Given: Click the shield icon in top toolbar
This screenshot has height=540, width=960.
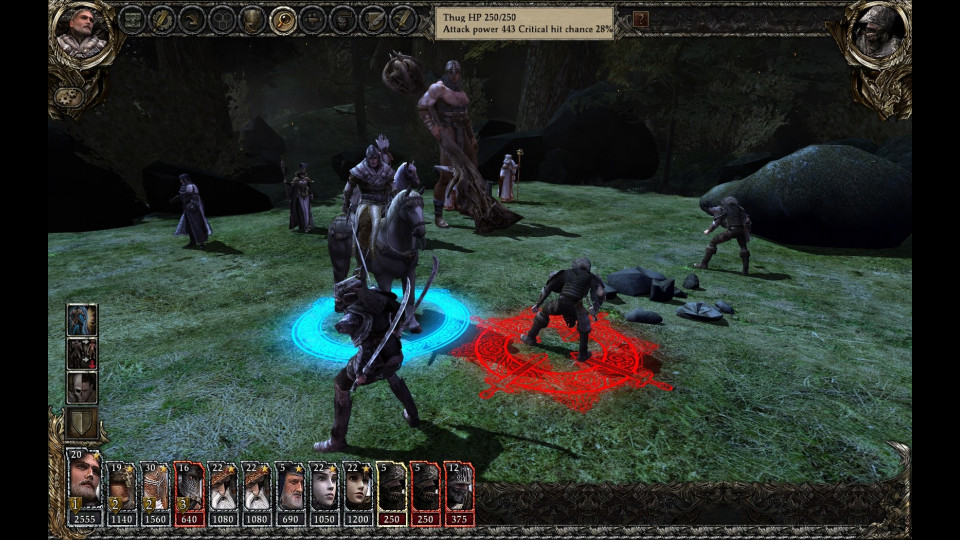Looking at the screenshot, I should (253, 19).
